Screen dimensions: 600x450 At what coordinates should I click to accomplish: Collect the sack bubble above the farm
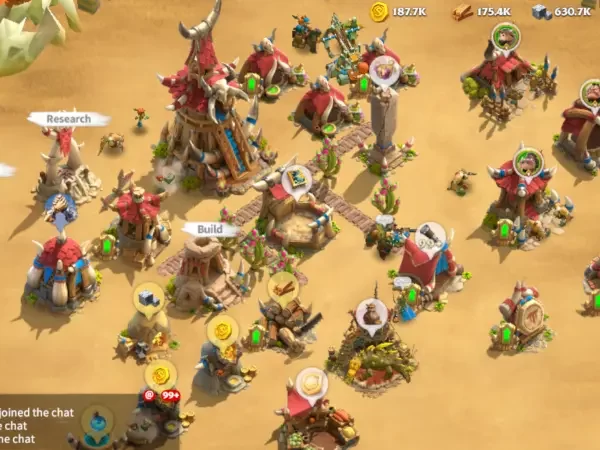tap(371, 315)
